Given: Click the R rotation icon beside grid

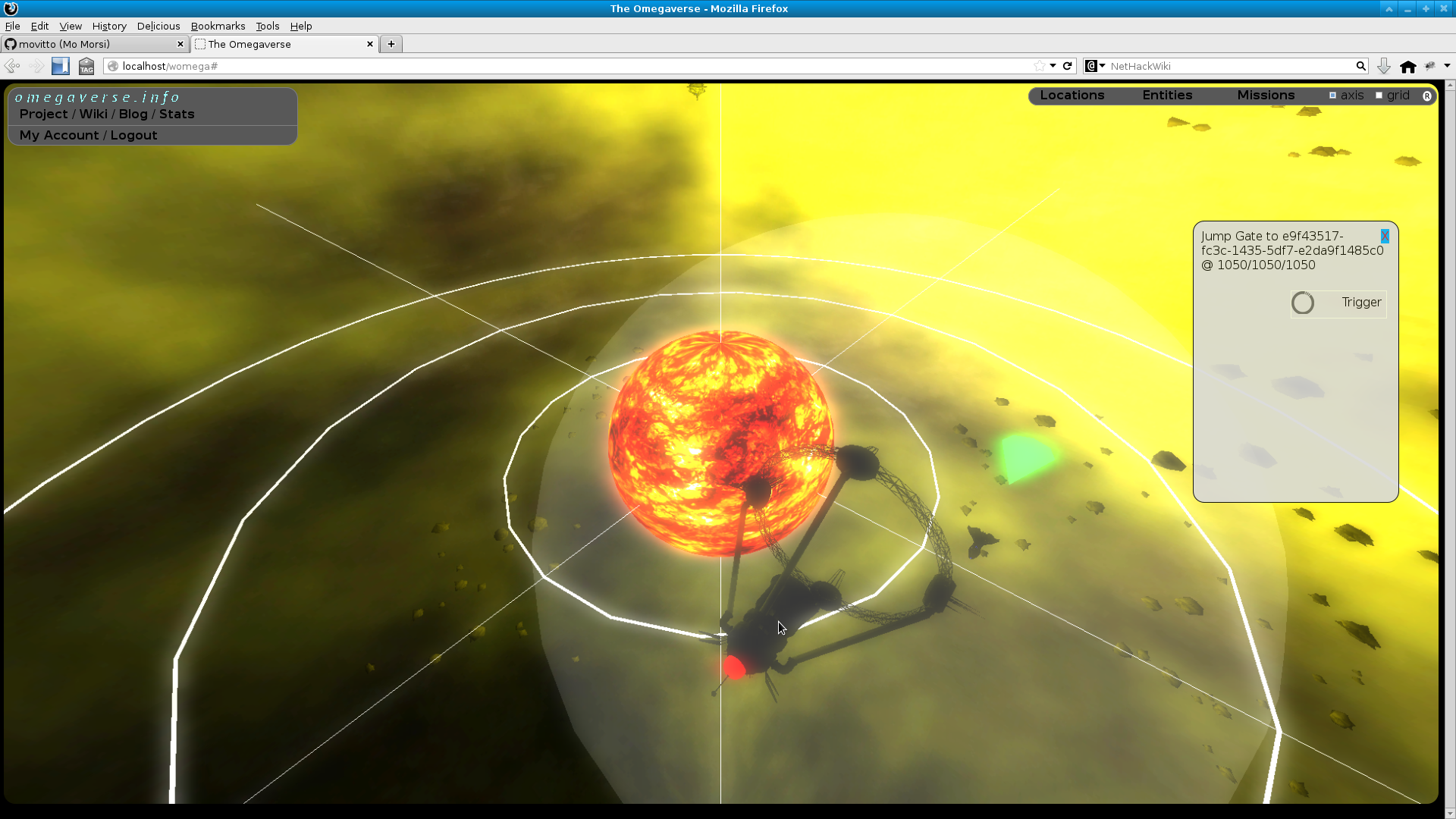Looking at the screenshot, I should click(x=1429, y=96).
